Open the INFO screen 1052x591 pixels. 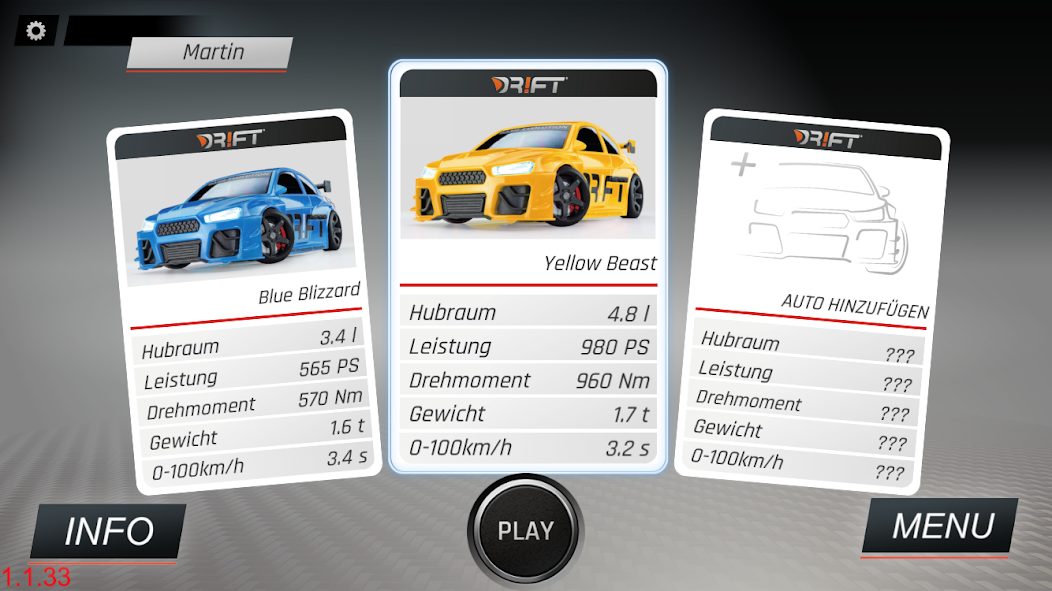tap(109, 532)
